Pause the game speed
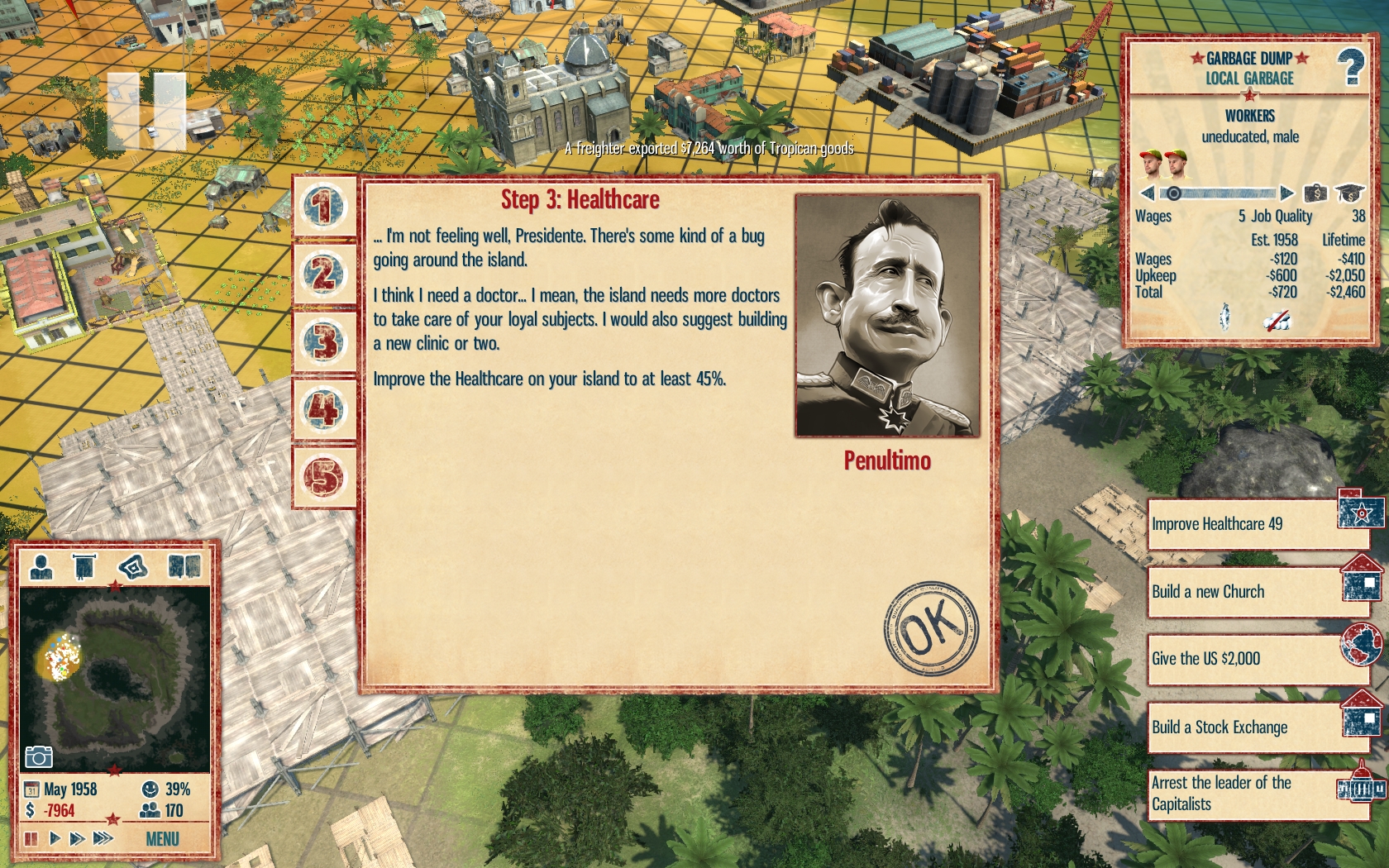The image size is (1389, 868). pyautogui.click(x=31, y=838)
